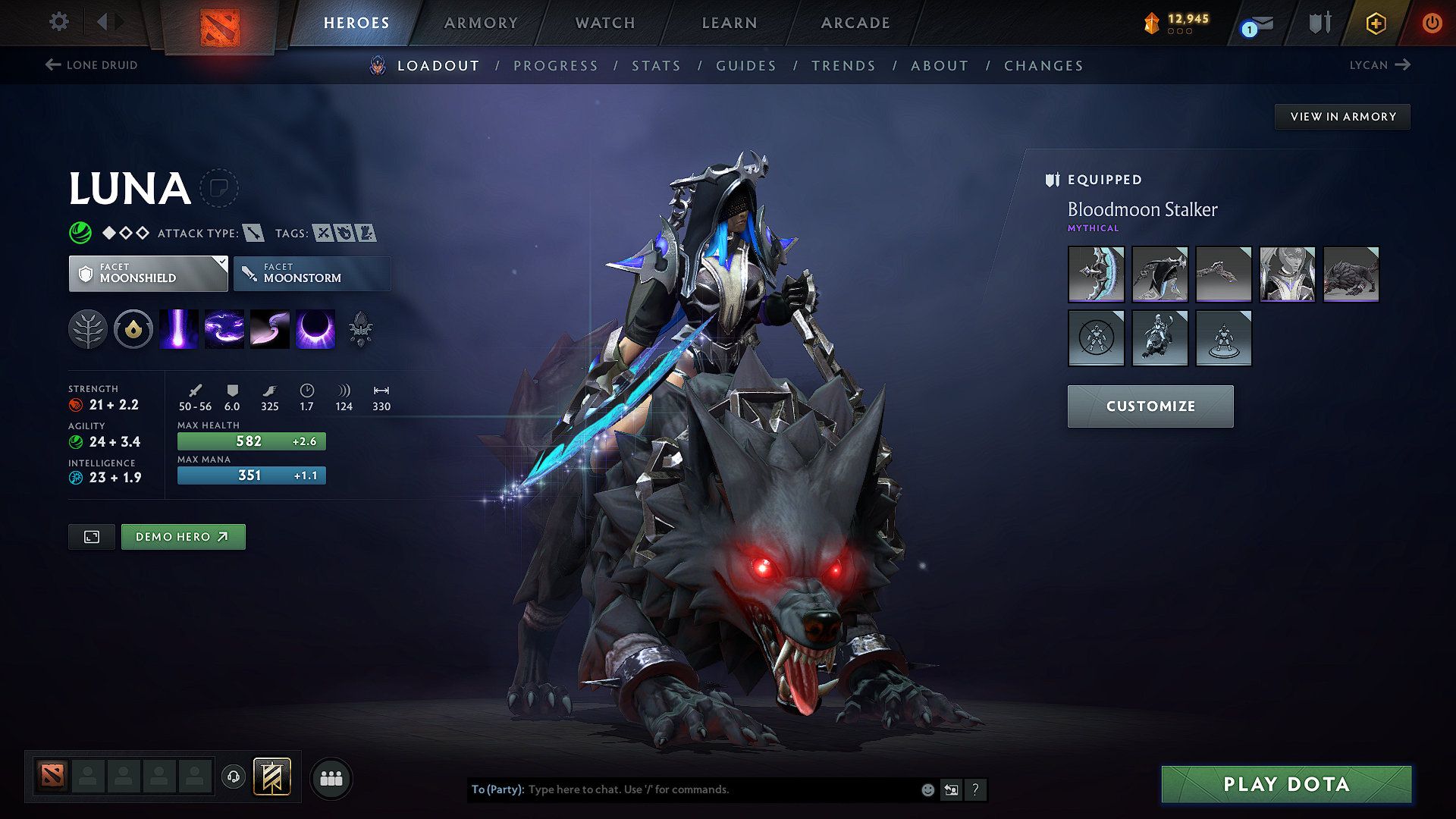The image size is (1456, 819).
Task: Select the Moonstorm facet
Action: [x=312, y=273]
